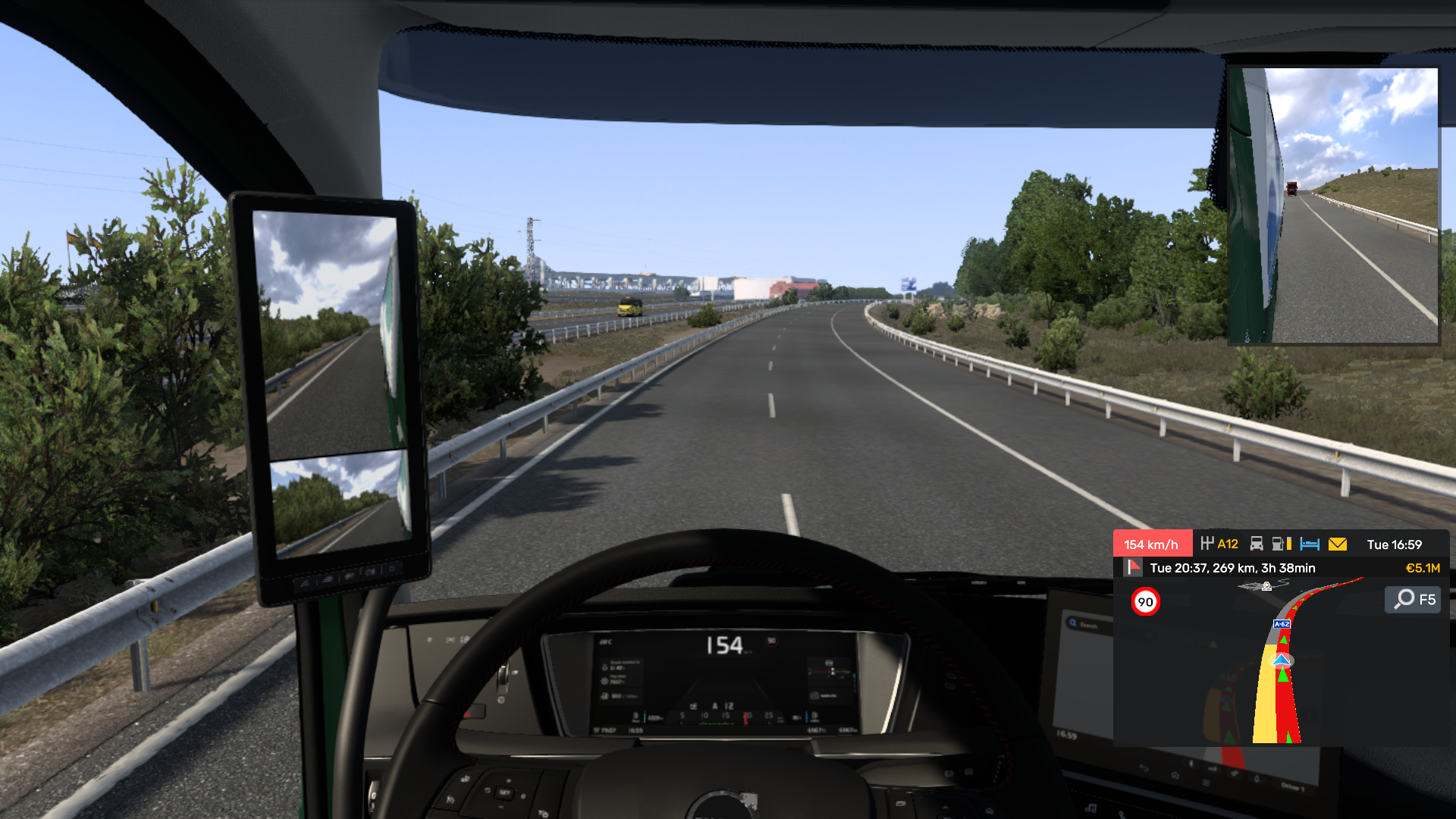This screenshot has width=1456, height=819.
Task: Select the fuel station icon on the advisor bar
Action: (x=1280, y=544)
